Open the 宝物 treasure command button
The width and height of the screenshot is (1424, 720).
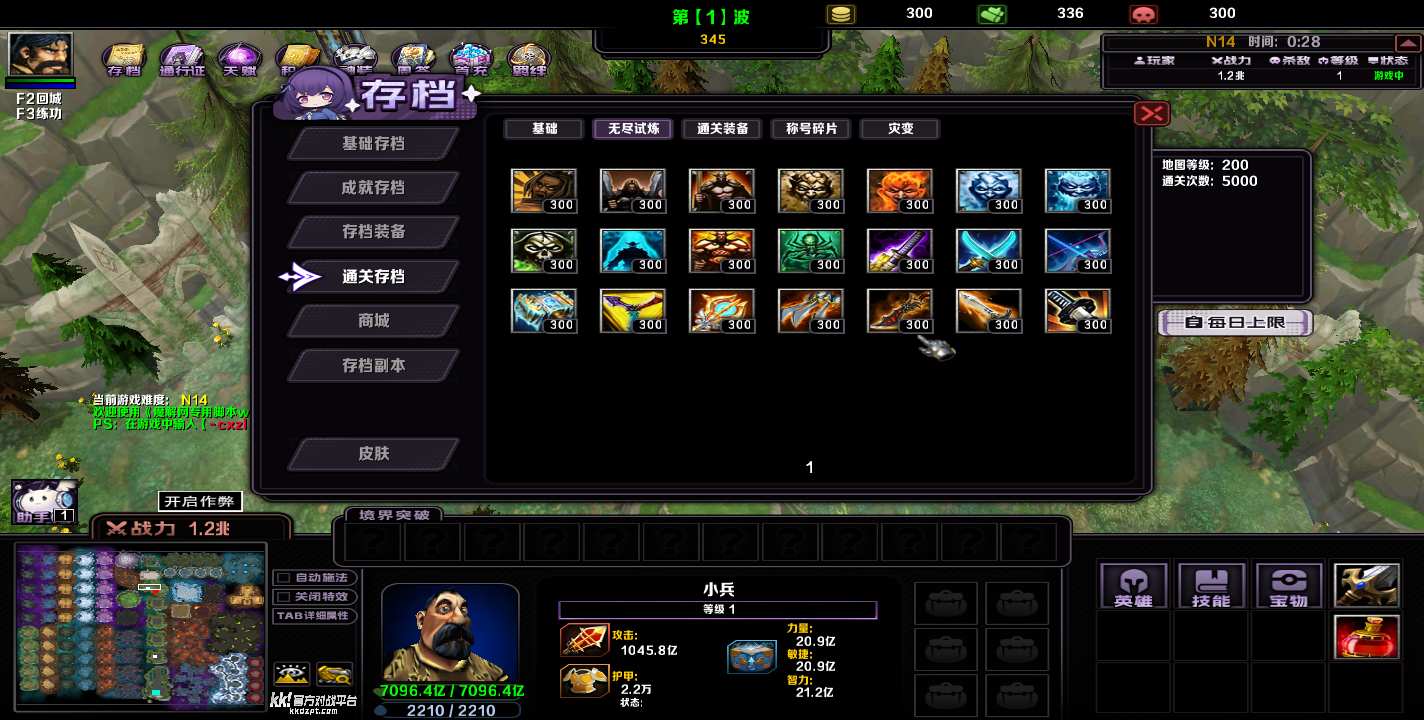click(x=1289, y=585)
